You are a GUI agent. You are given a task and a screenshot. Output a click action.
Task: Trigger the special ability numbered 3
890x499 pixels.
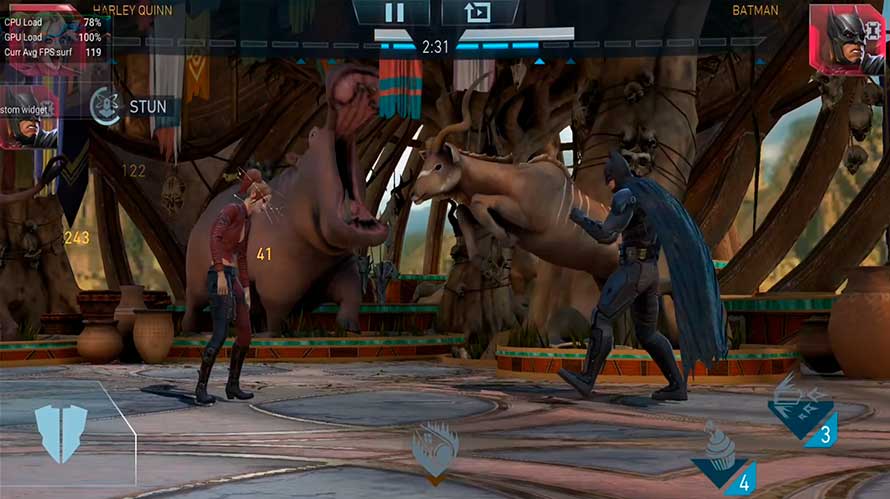pyautogui.click(x=804, y=410)
